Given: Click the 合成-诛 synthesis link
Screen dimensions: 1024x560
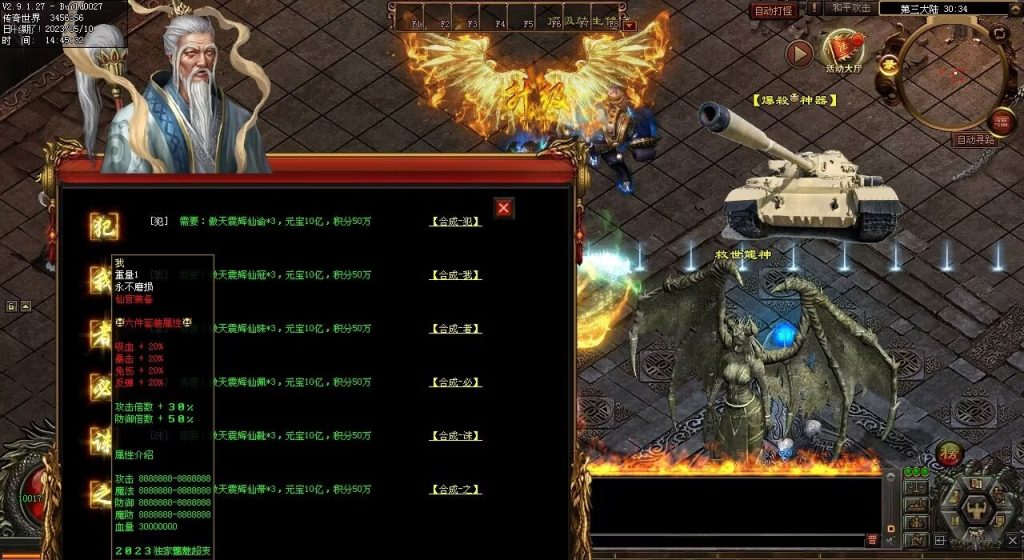Looking at the screenshot, I should pos(456,437).
